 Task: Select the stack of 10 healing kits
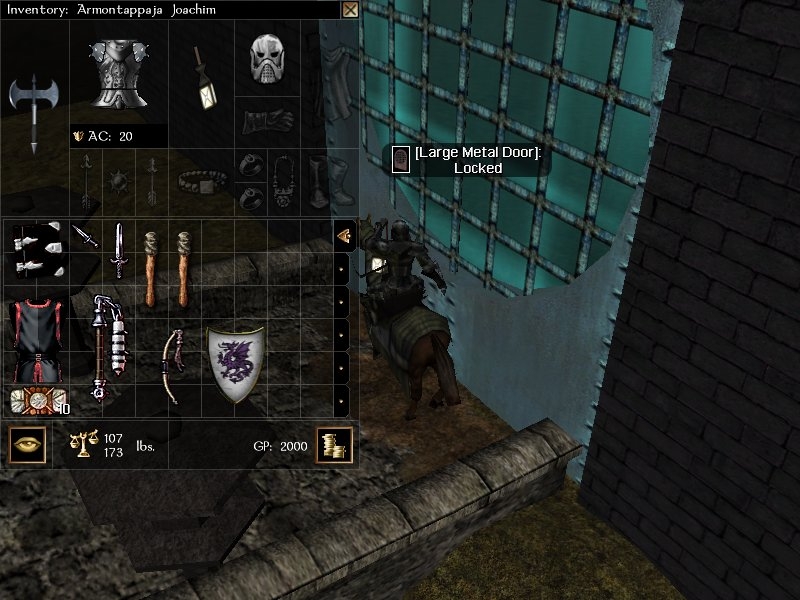pos(37,401)
